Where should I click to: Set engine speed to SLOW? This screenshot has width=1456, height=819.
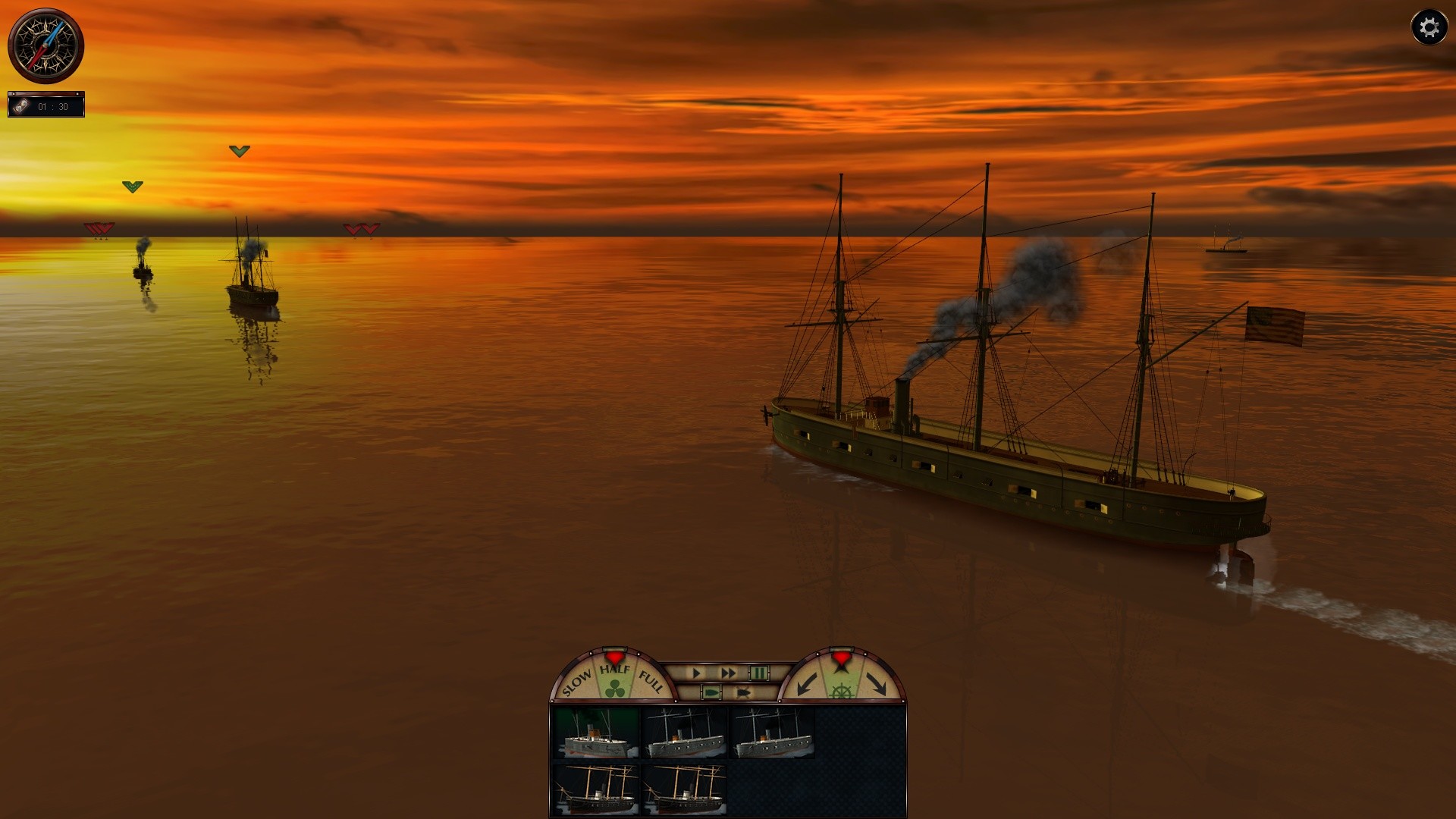click(577, 681)
